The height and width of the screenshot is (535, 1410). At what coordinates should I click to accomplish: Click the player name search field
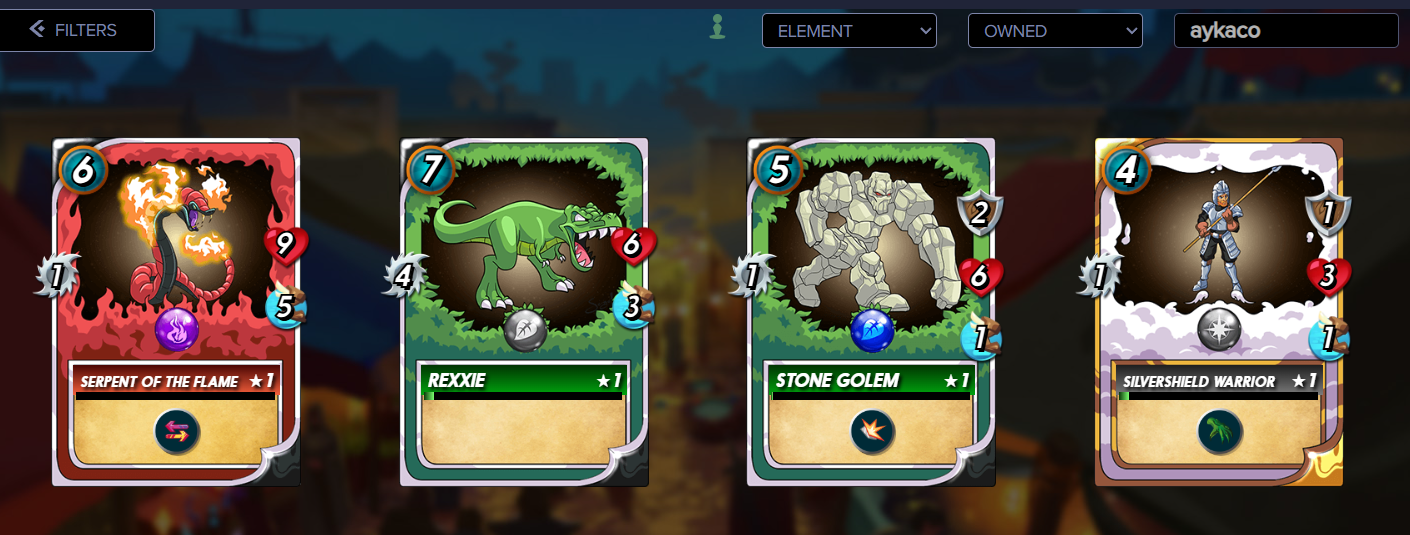click(x=1285, y=31)
